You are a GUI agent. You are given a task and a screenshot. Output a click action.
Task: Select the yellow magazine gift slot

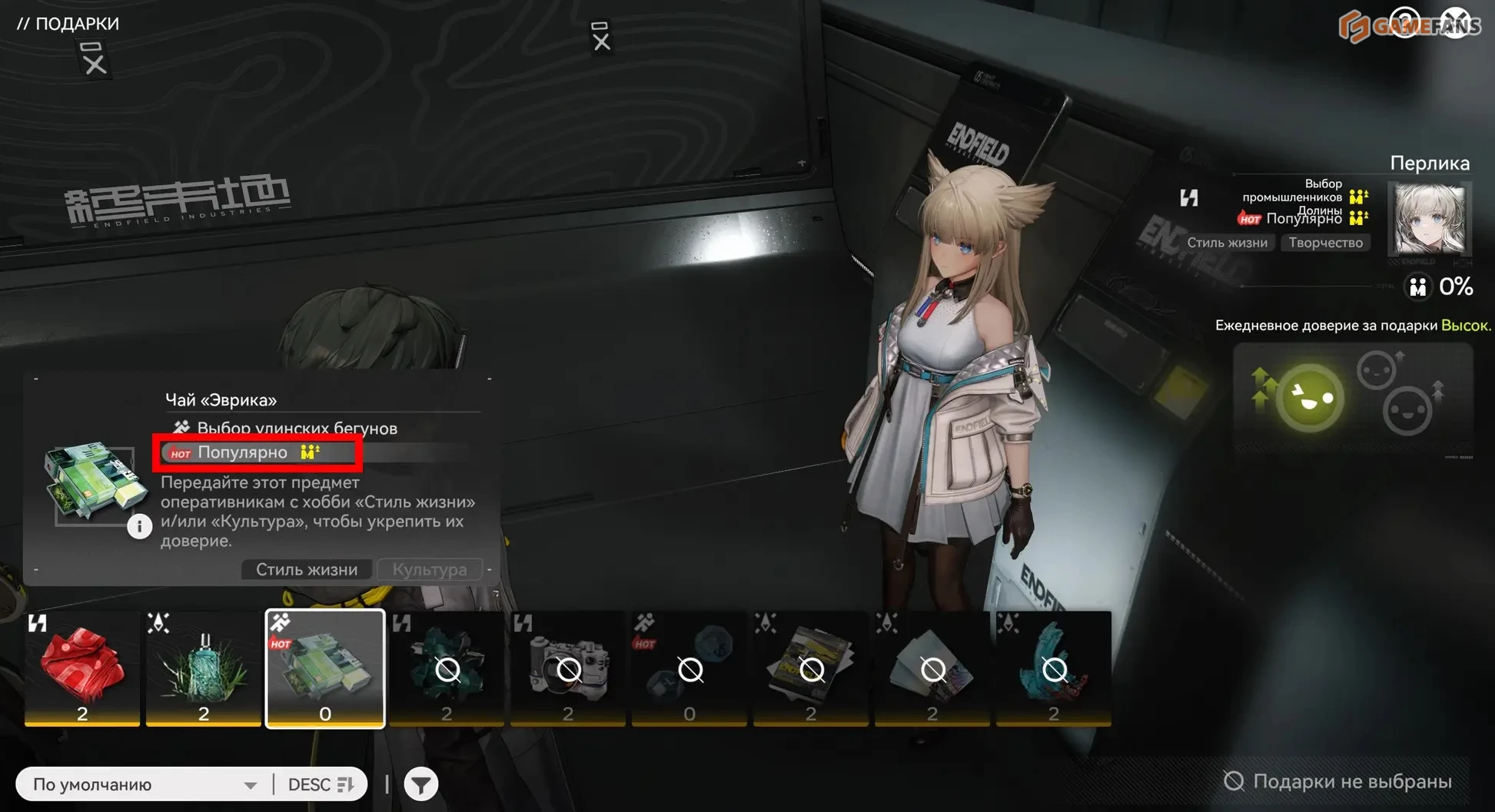coord(811,667)
